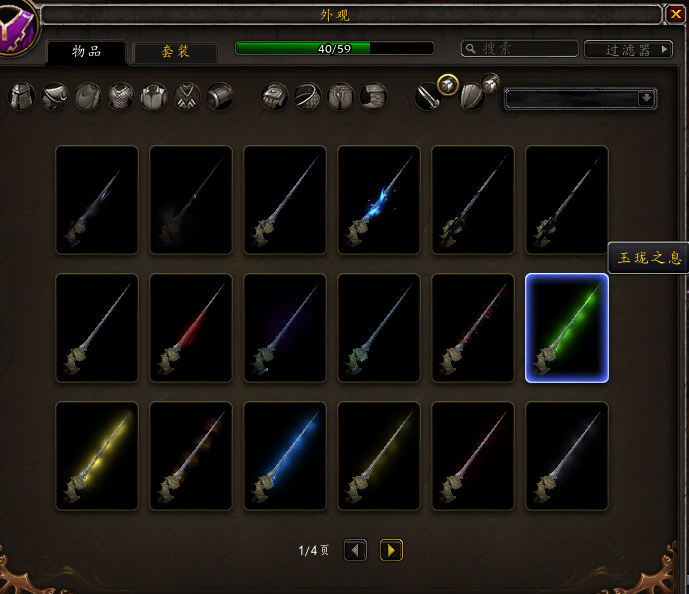Switch to the 物品 items tab
This screenshot has height=594, width=689.
pos(86,52)
